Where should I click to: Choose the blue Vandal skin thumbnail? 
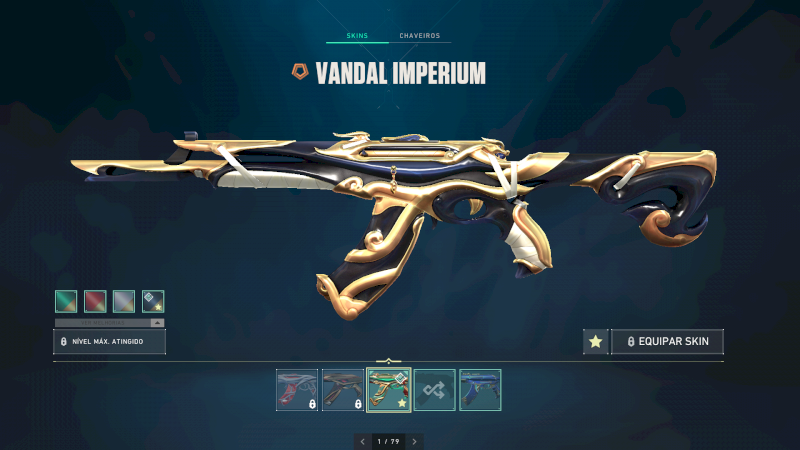coord(481,390)
